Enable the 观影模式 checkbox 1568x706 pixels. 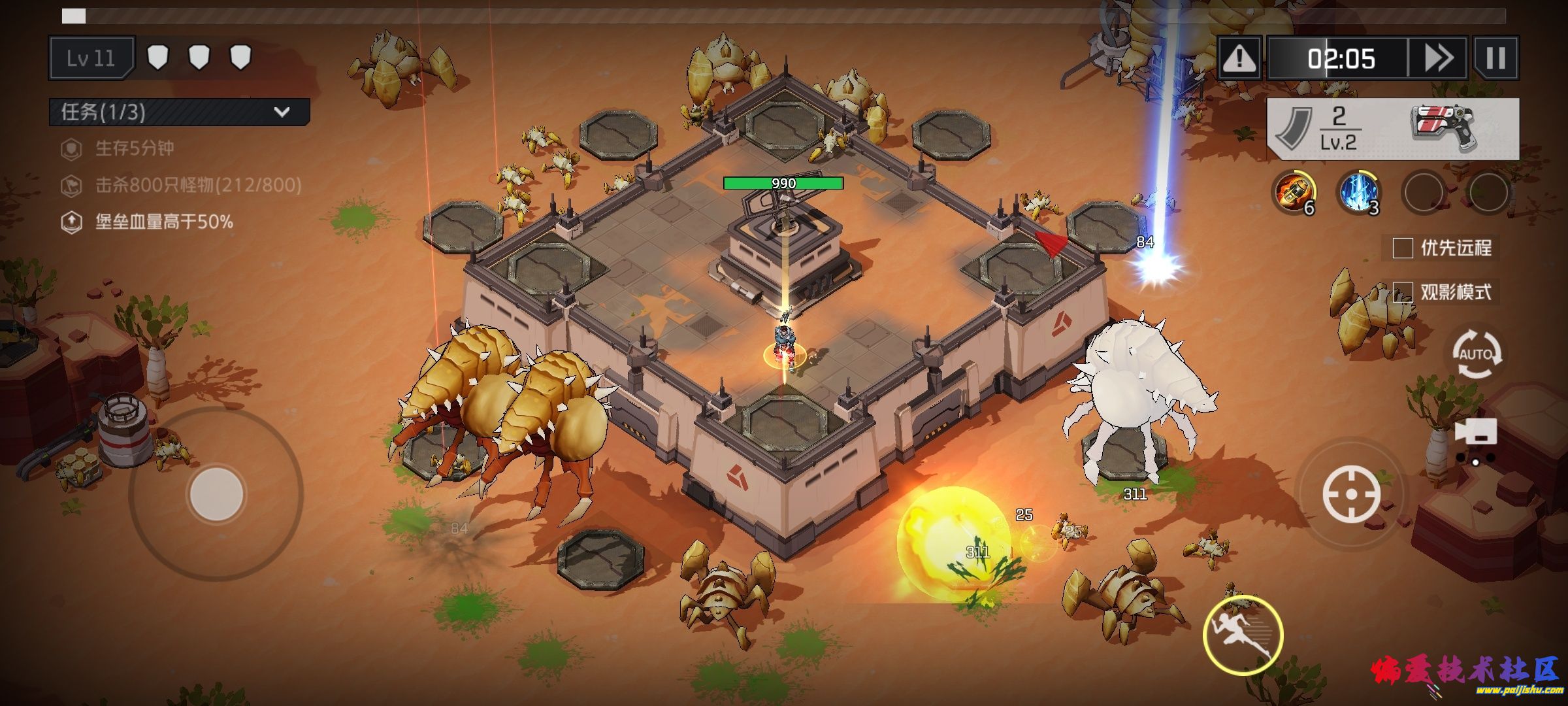1403,292
